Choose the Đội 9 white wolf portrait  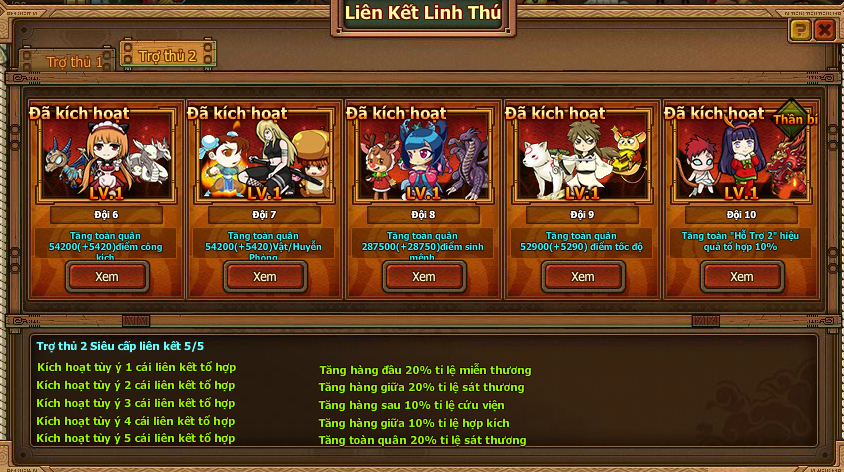(x=582, y=158)
